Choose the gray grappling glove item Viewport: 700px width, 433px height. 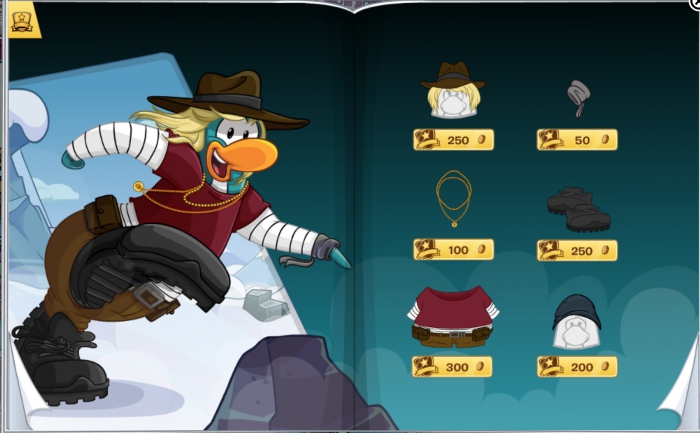coord(577,97)
